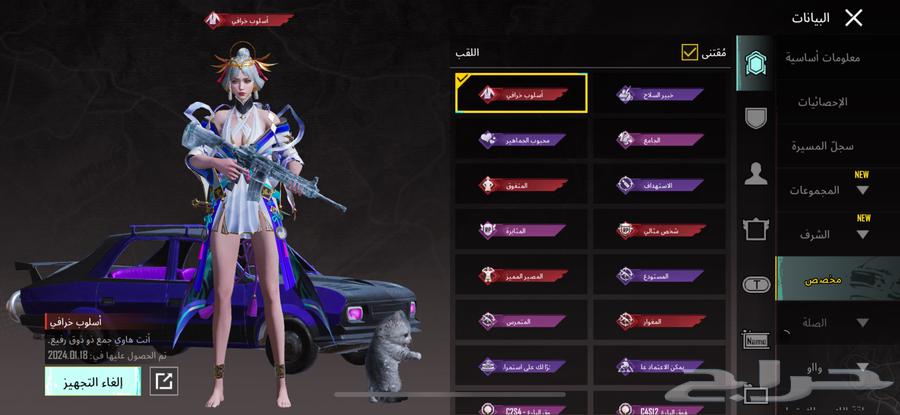Close the البيانات profile screen
The height and width of the screenshot is (415, 900).
[x=853, y=17]
